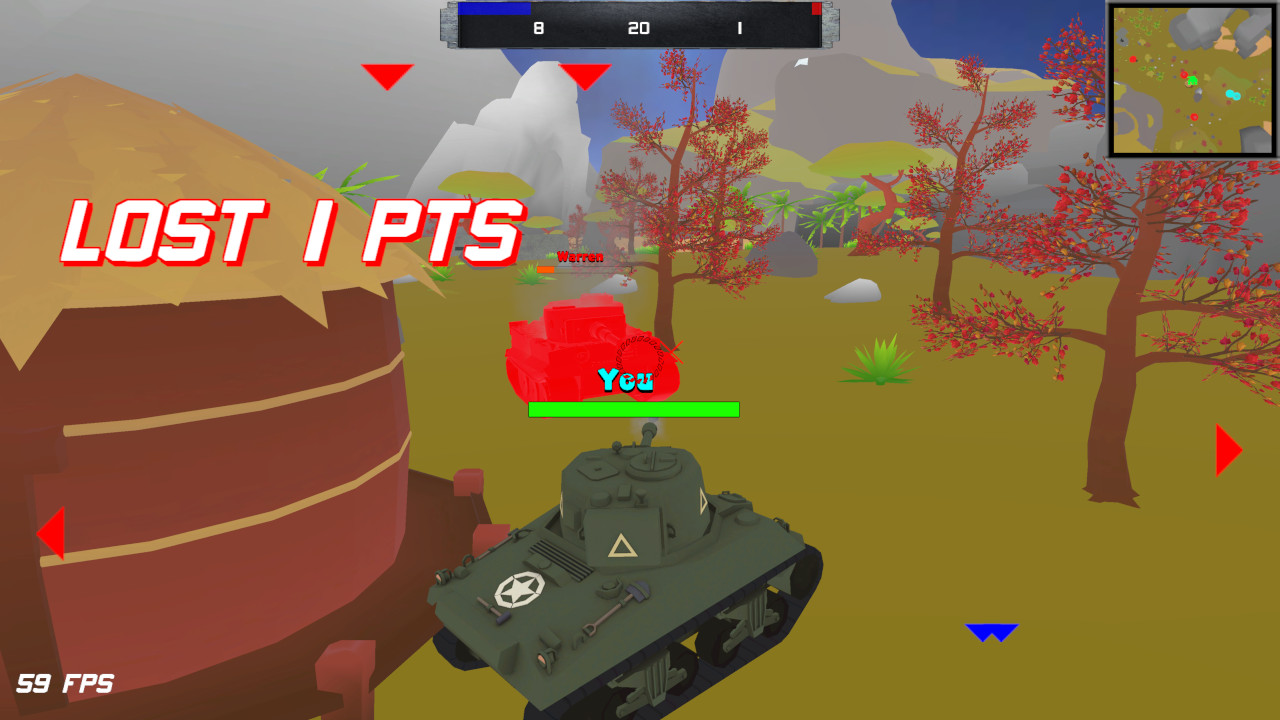Click the green health bar under You

point(632,409)
